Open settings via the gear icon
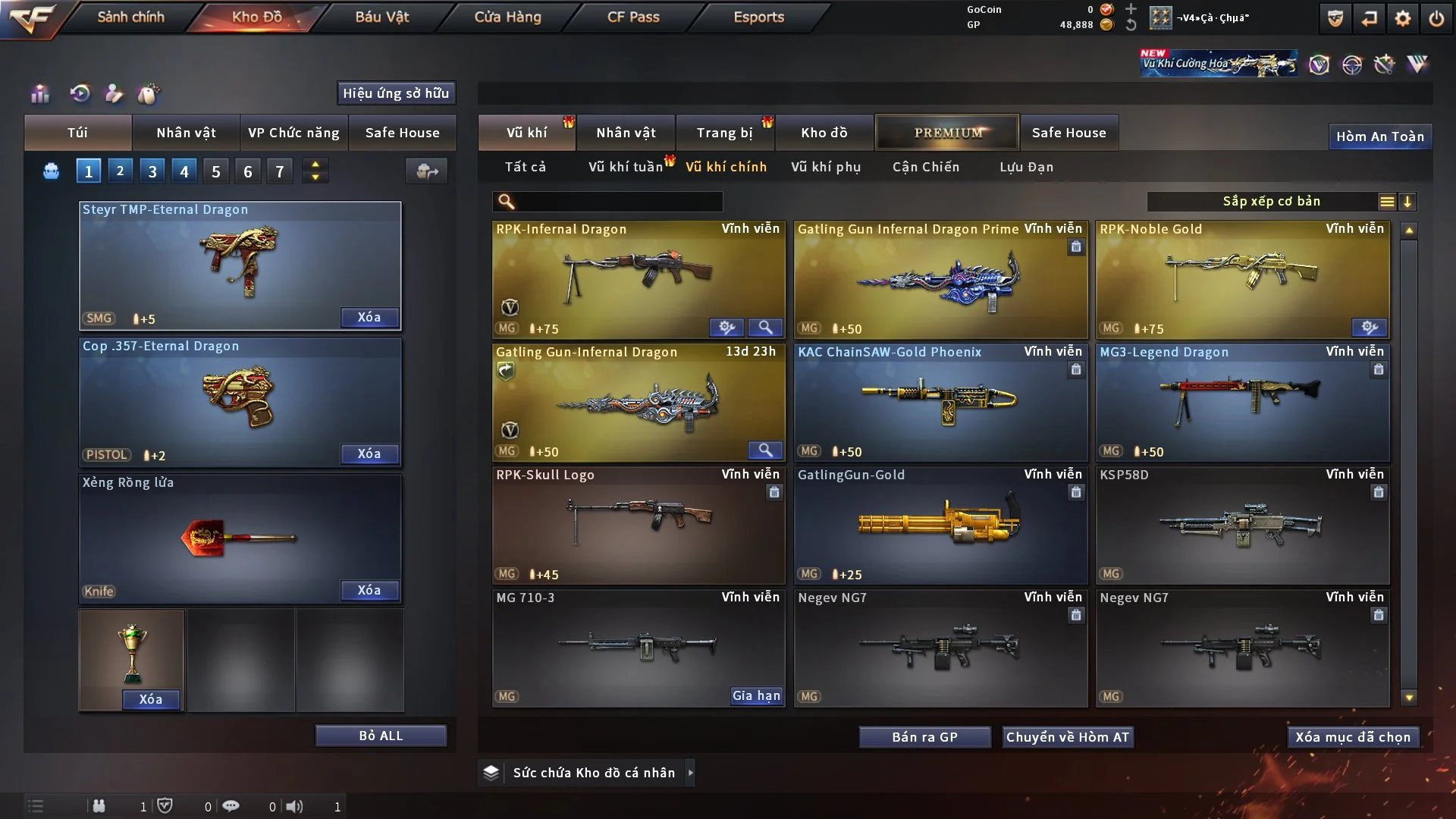 [x=1403, y=18]
